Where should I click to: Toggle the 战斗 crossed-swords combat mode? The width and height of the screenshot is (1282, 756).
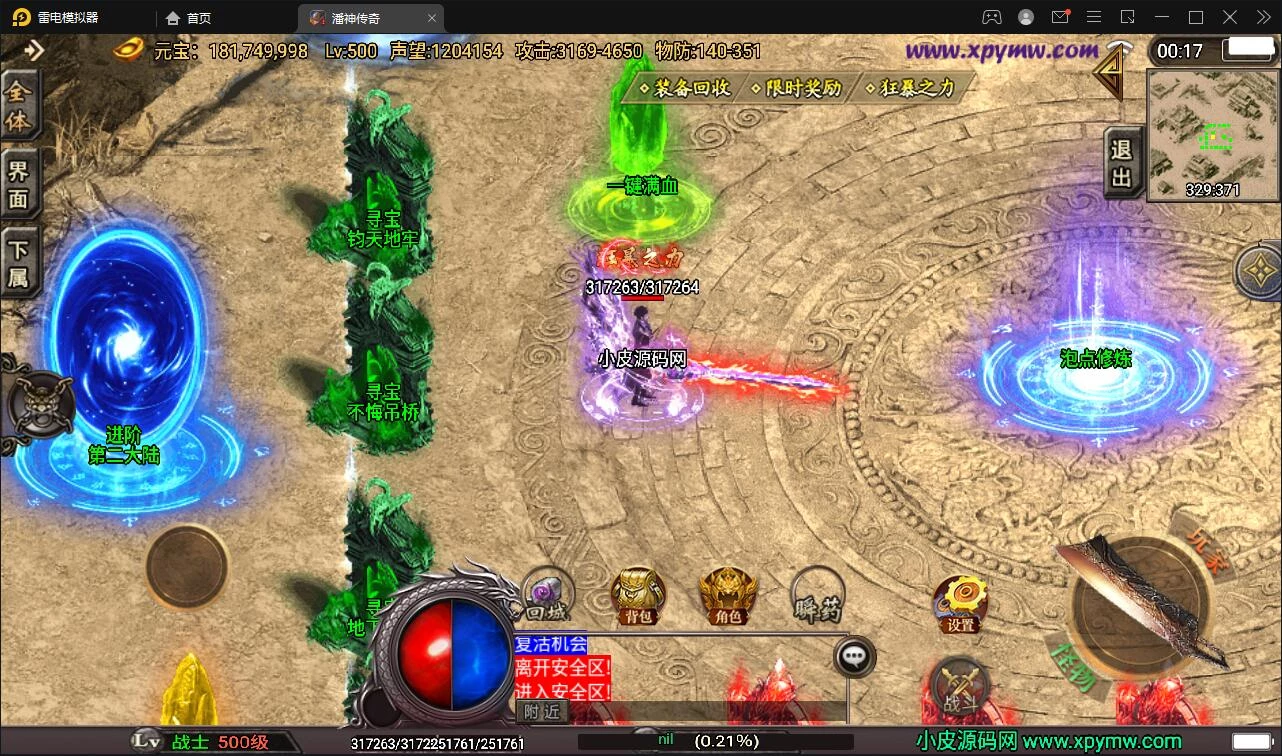pyautogui.click(x=960, y=689)
